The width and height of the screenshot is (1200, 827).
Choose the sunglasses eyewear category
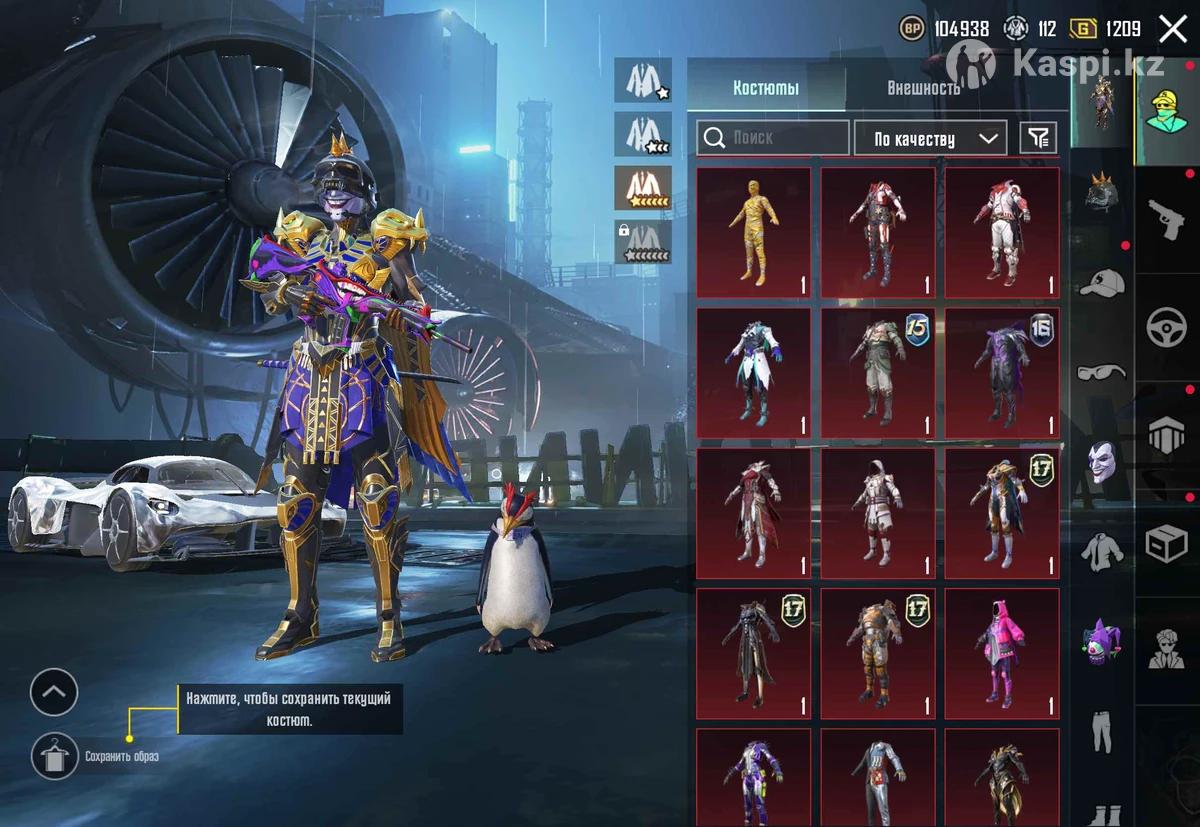(1101, 372)
